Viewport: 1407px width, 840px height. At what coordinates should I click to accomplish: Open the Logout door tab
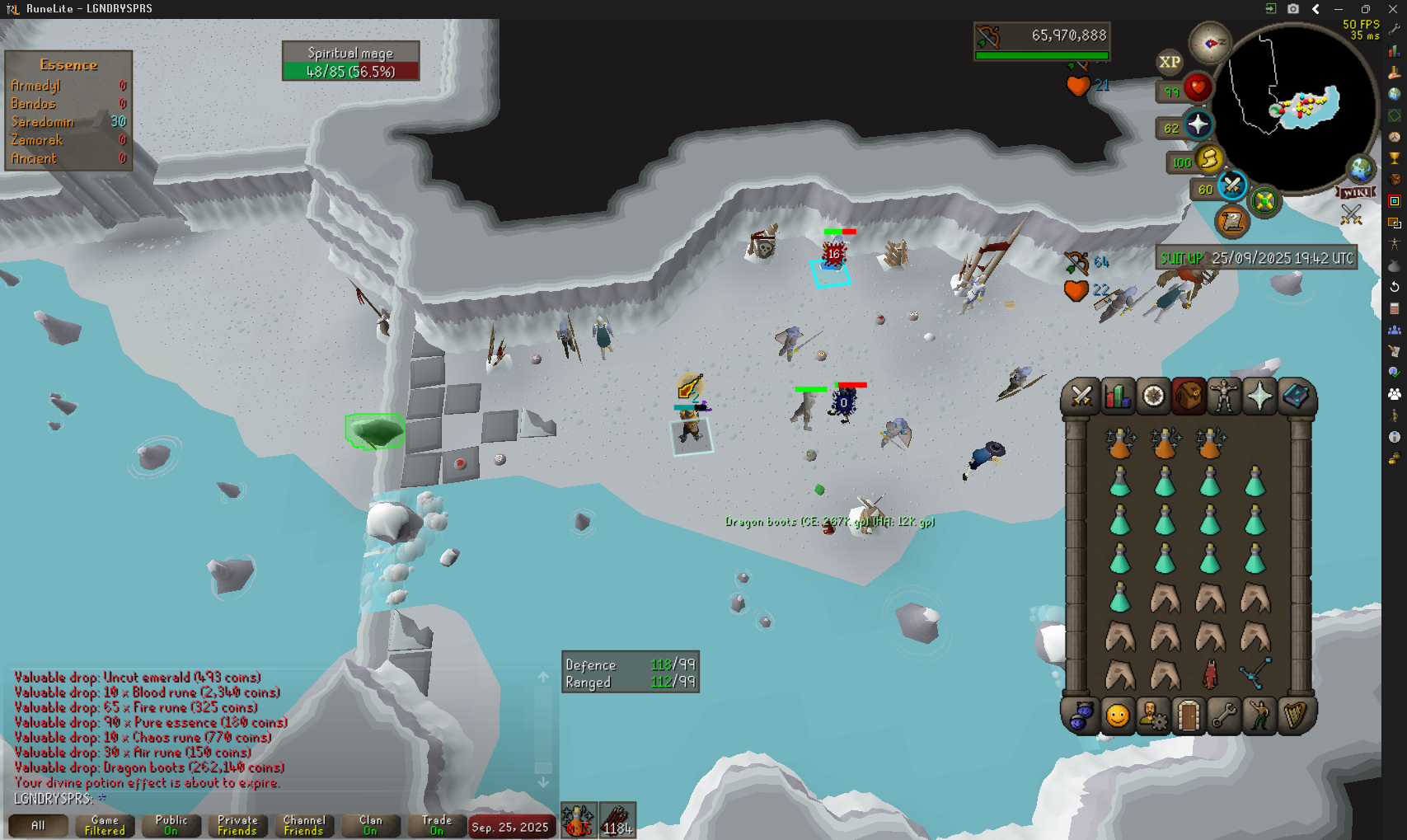(x=1188, y=716)
